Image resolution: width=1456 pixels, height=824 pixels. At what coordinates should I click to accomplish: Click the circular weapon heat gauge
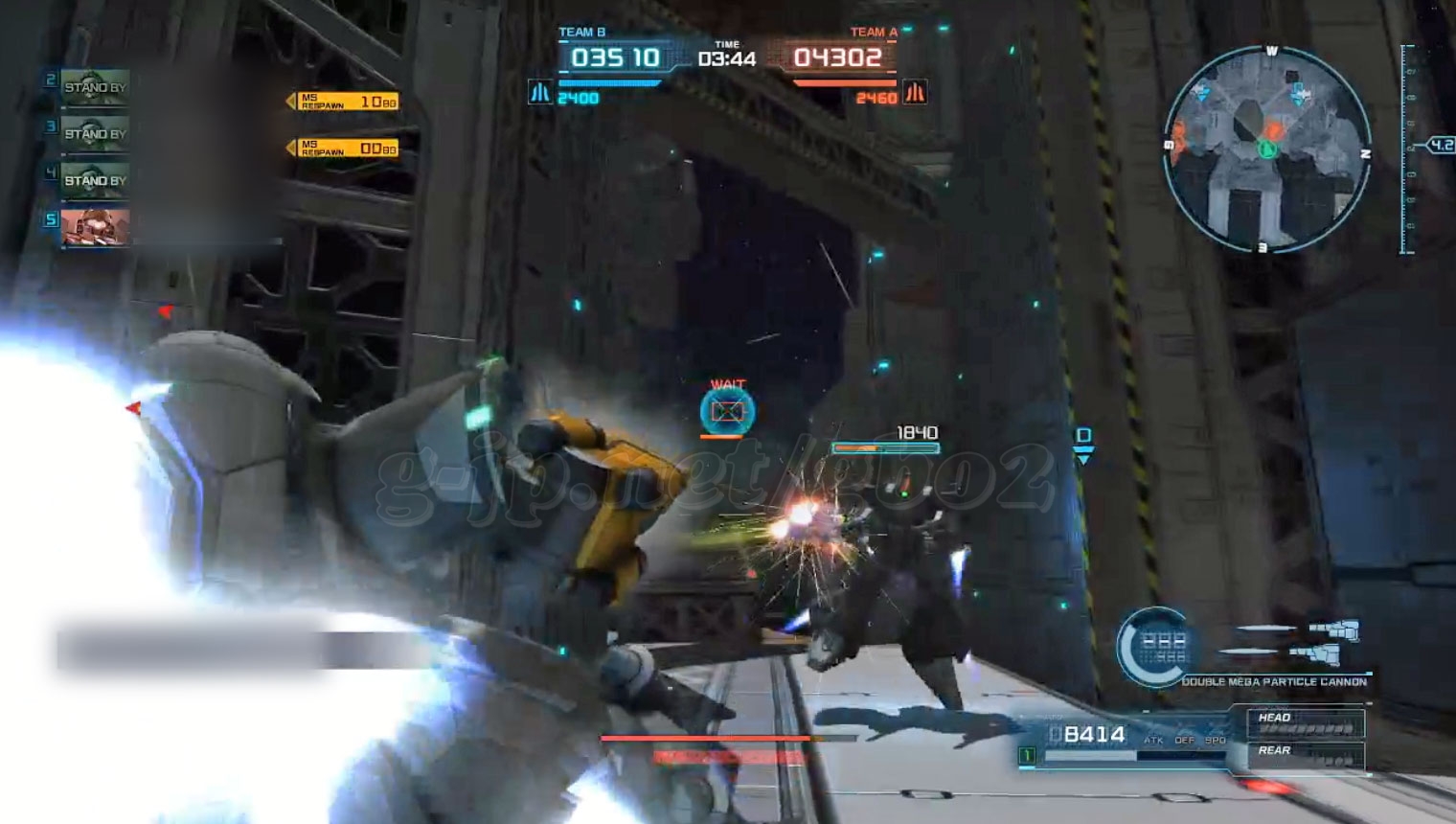[1156, 647]
